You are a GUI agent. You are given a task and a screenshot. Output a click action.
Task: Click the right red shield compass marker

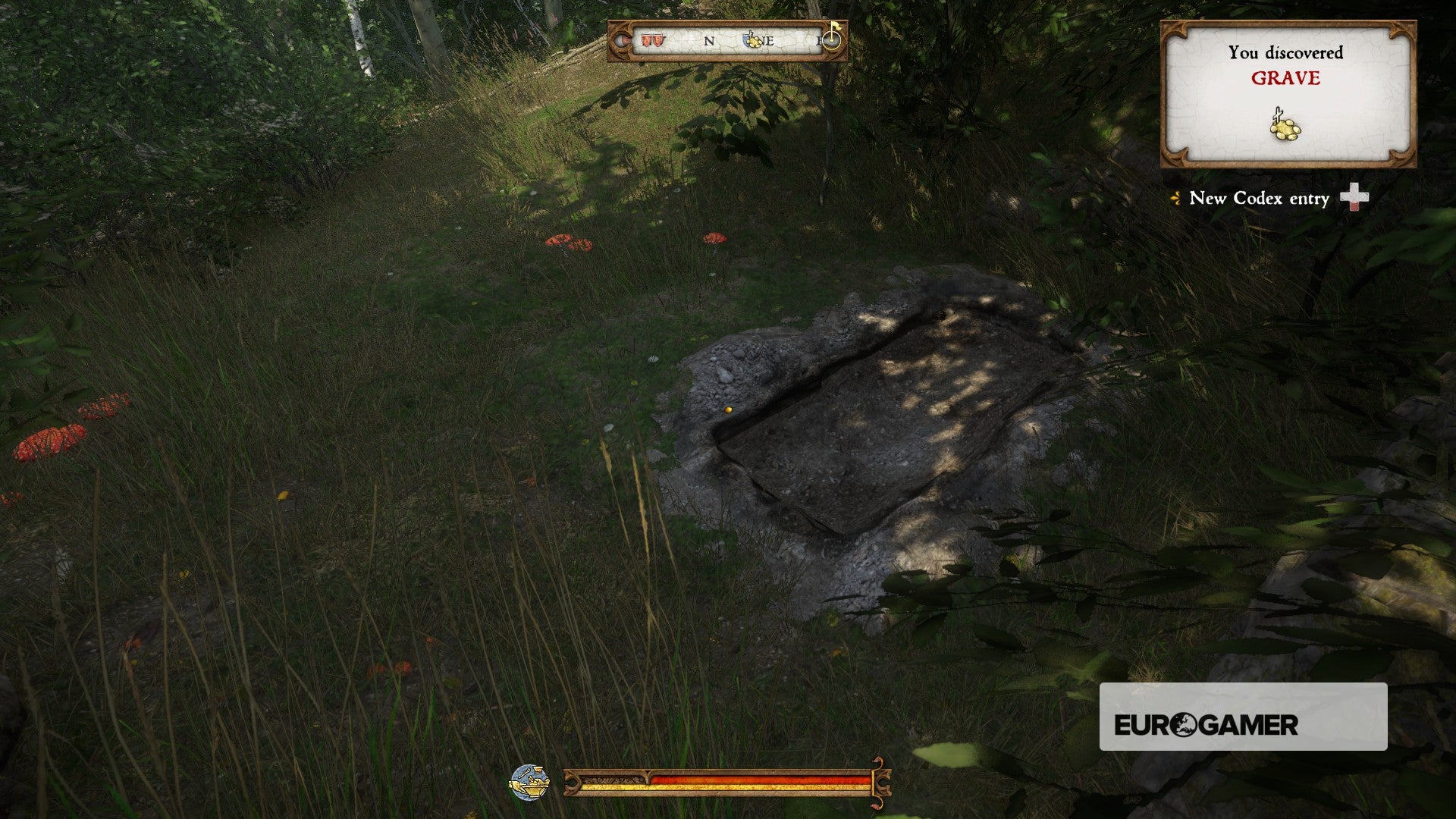[x=657, y=41]
